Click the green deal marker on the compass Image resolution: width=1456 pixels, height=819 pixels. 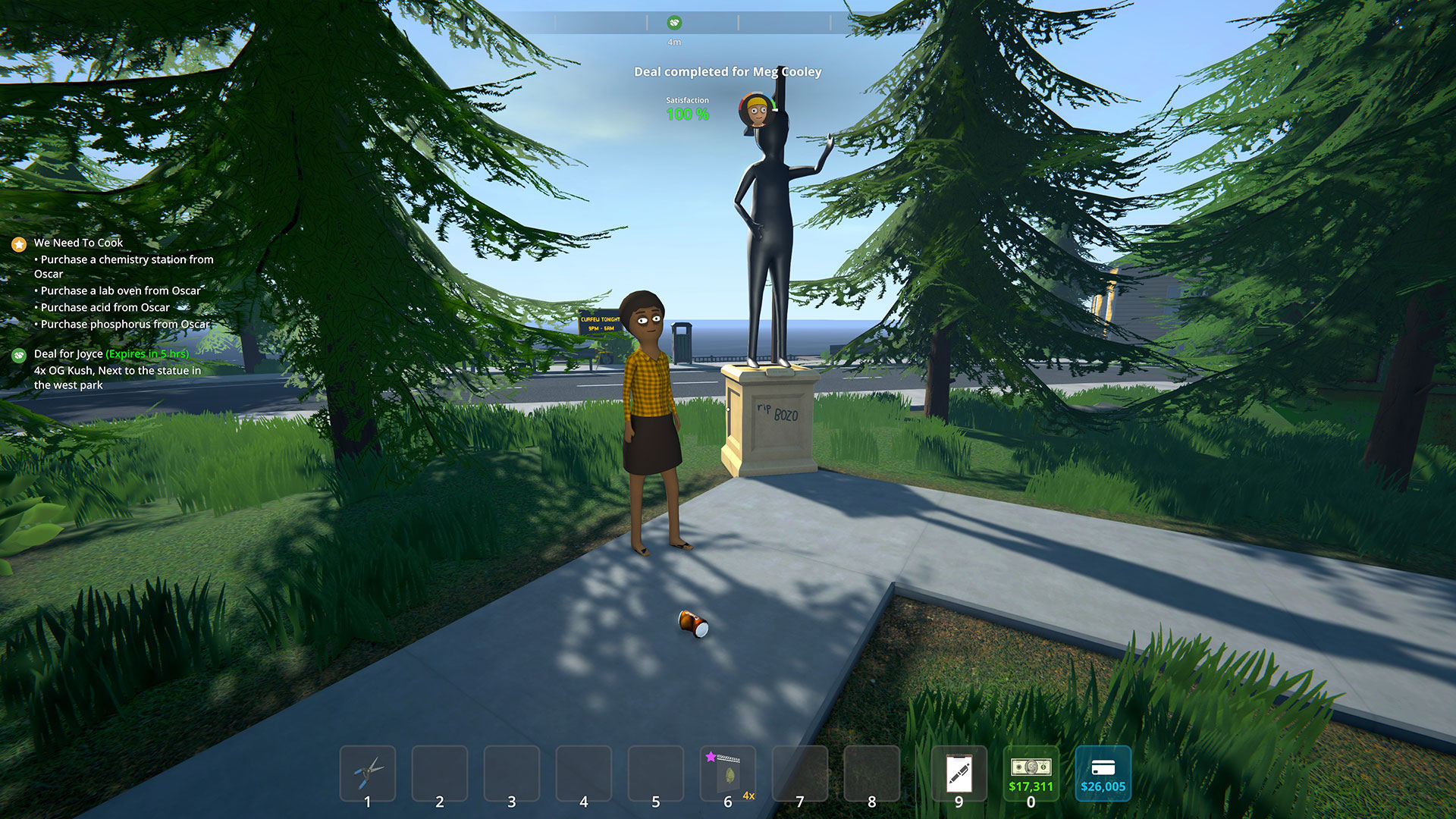[674, 23]
